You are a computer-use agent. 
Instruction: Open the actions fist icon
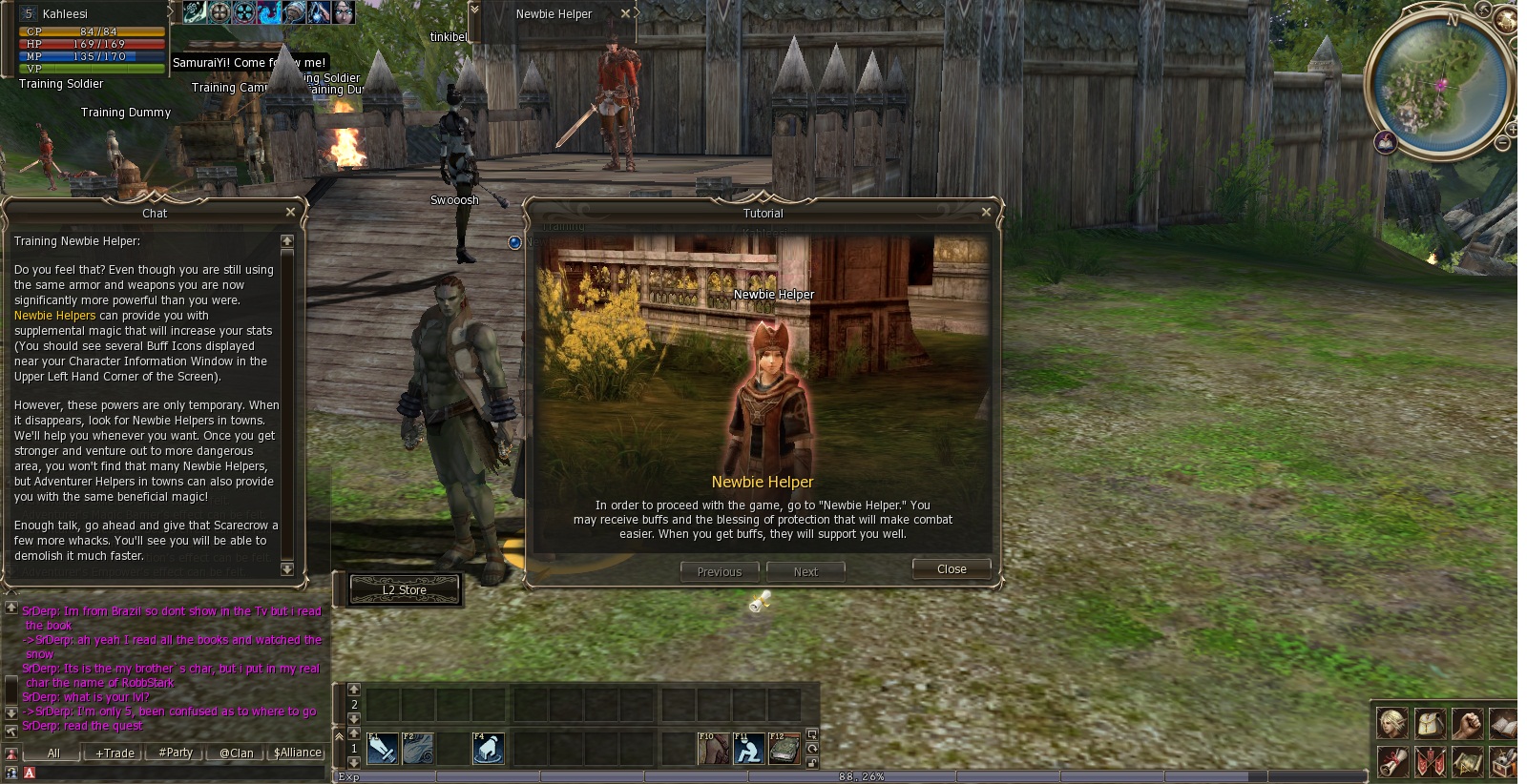point(1467,723)
